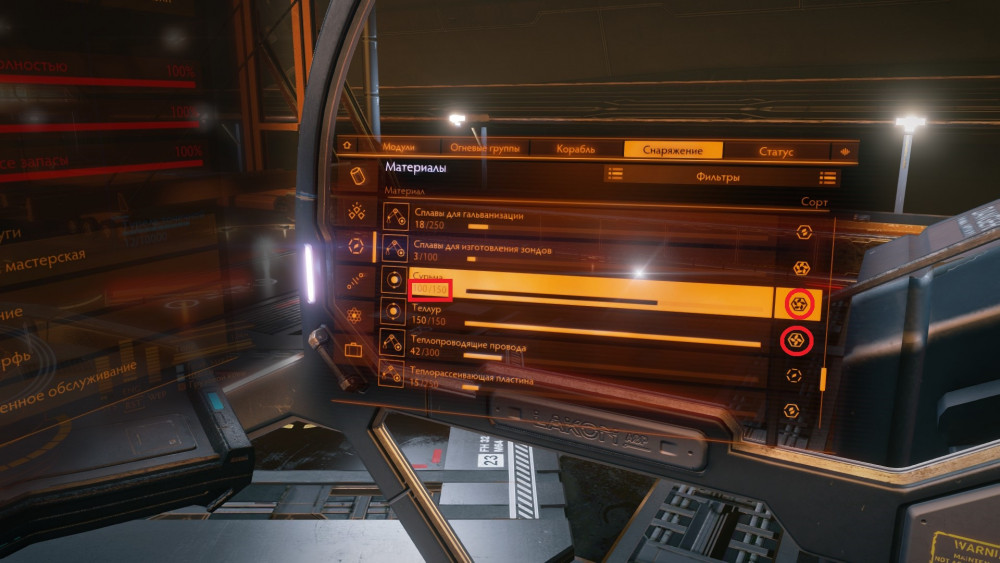Open the Фильтры material filter button
The height and width of the screenshot is (563, 1000).
[x=717, y=177]
